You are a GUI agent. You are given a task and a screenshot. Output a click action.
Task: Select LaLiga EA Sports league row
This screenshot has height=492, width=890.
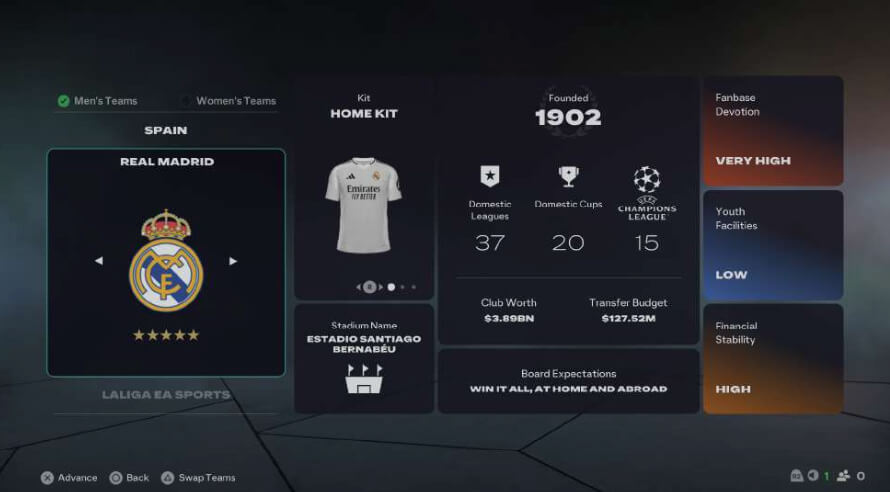tap(166, 394)
